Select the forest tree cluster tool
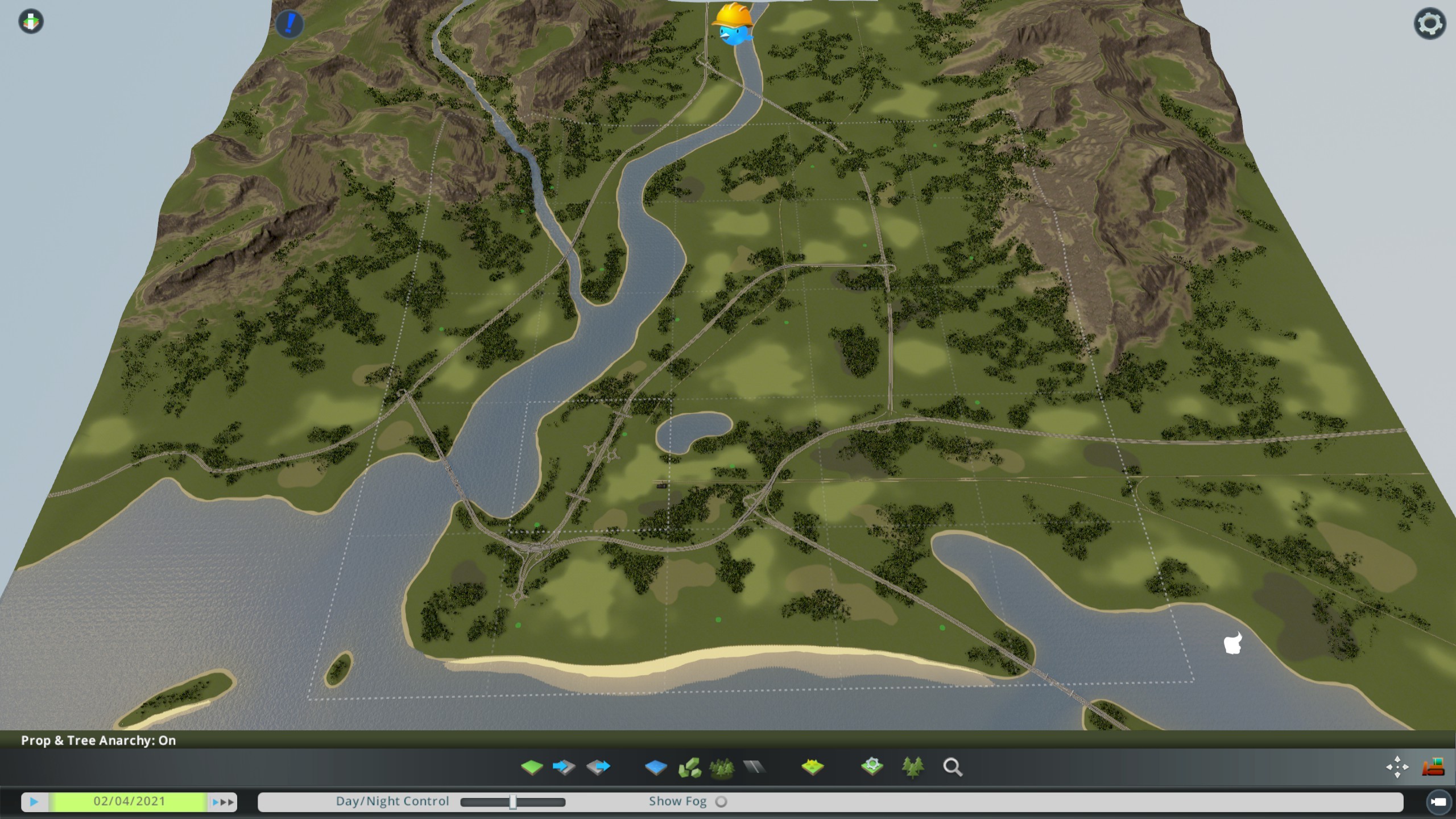This screenshot has height=819, width=1456. coord(721,767)
